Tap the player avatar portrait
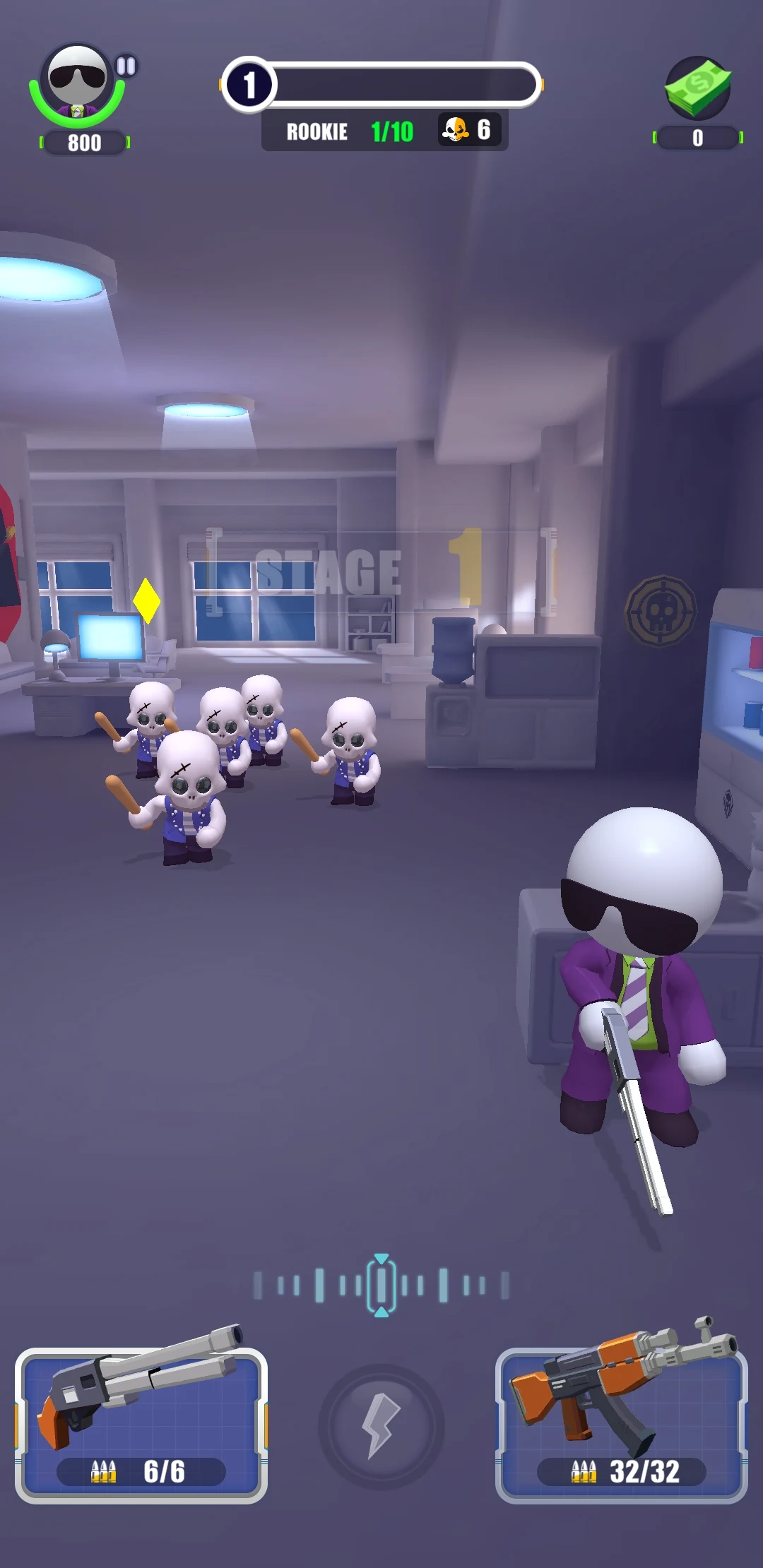This screenshot has height=1568, width=763. 77,83
